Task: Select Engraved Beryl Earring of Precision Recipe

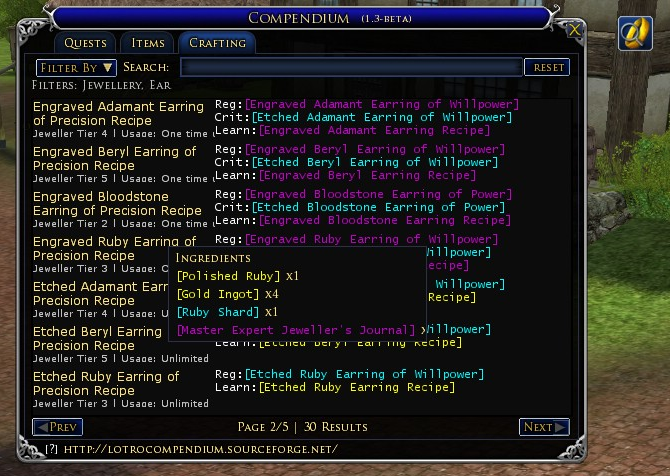Action: tap(115, 158)
